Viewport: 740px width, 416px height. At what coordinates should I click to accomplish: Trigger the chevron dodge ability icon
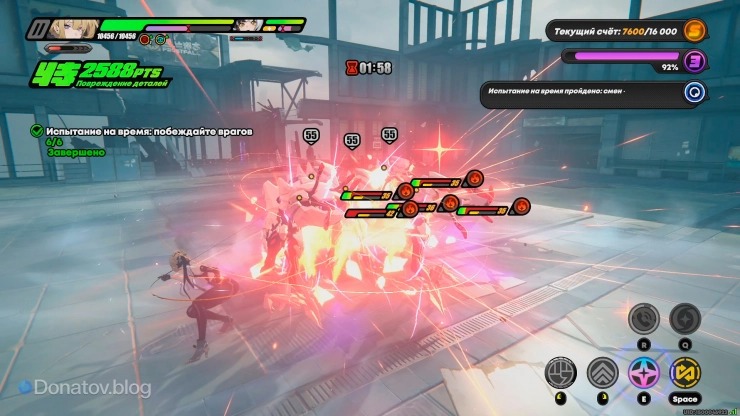(x=602, y=373)
